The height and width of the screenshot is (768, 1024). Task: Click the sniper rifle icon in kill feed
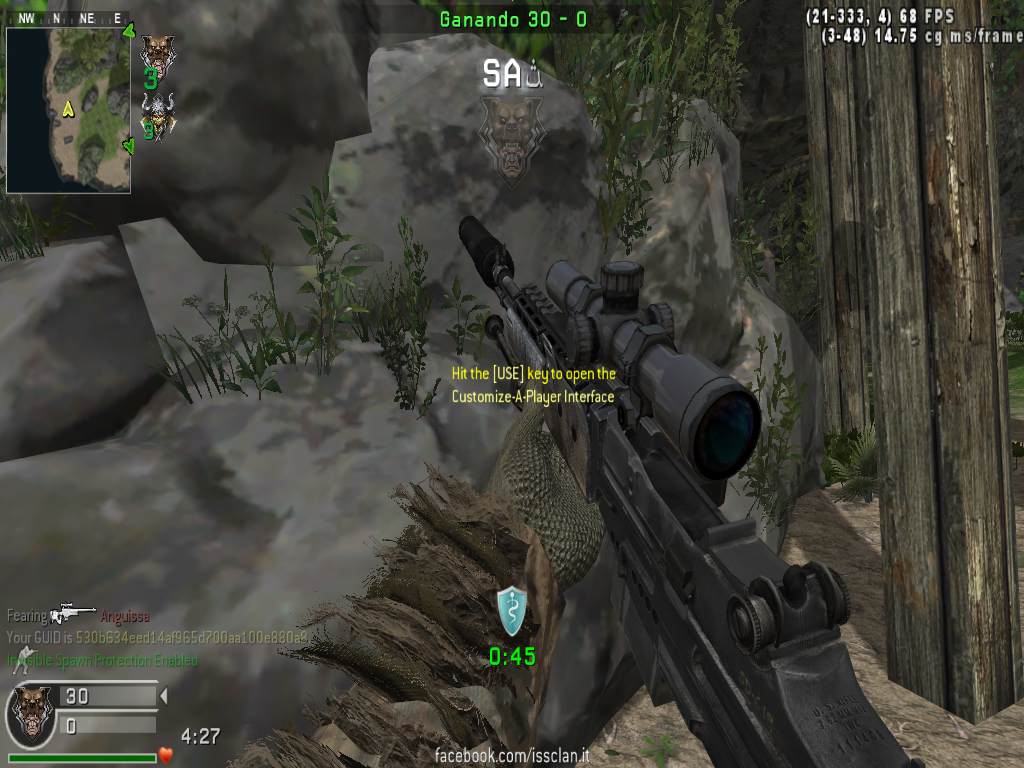[x=73, y=613]
